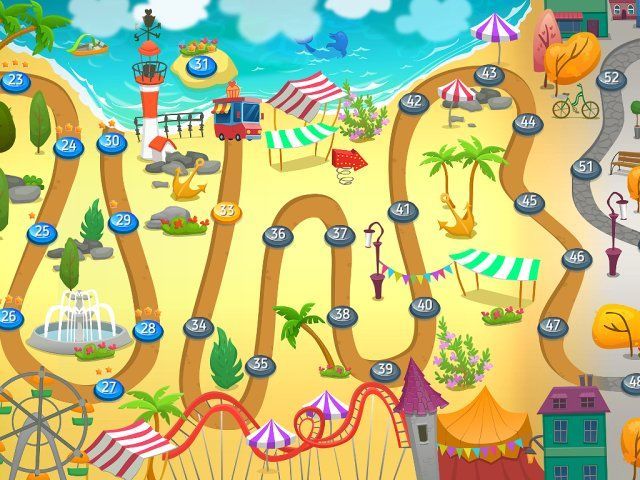
Task: Open level 24 node
Action: click(x=68, y=146)
